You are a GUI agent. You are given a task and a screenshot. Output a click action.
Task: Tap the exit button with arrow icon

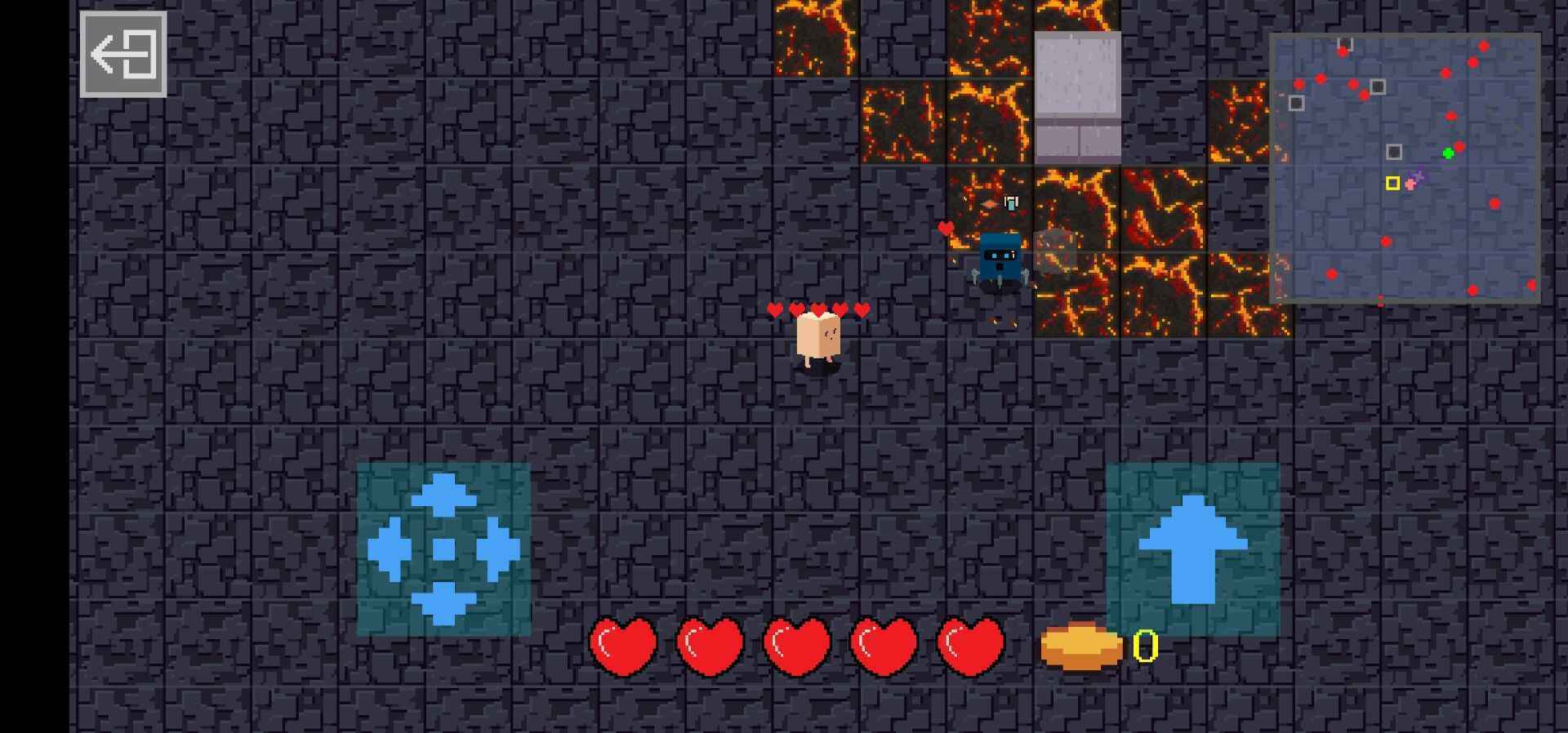(x=123, y=55)
